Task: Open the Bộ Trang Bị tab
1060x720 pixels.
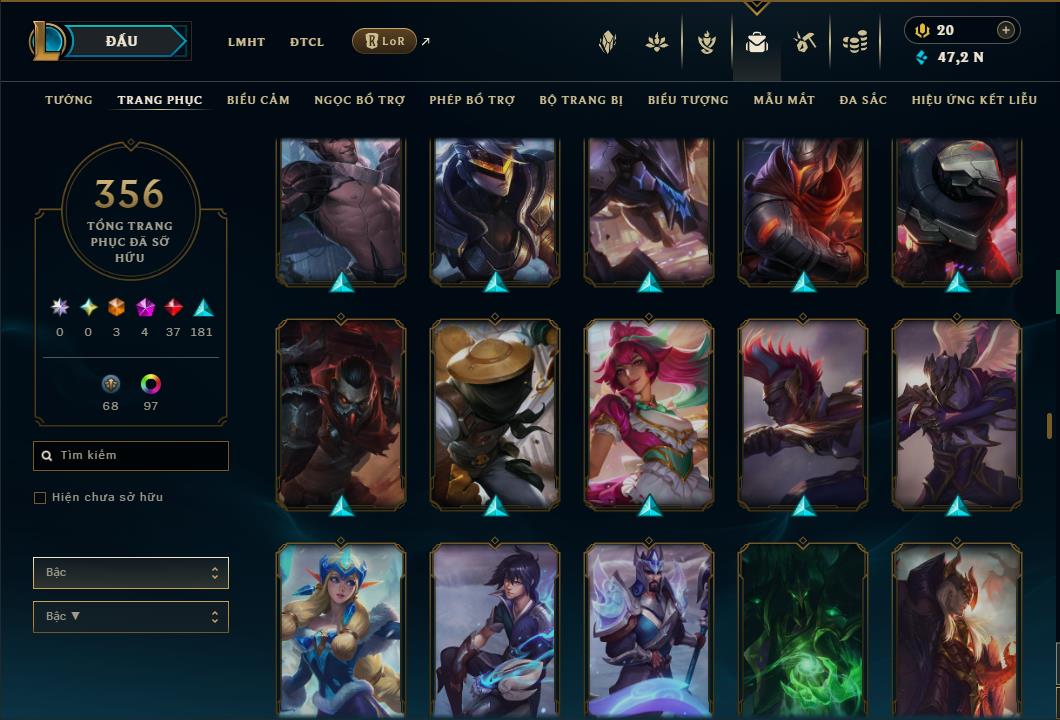Action: click(x=581, y=100)
